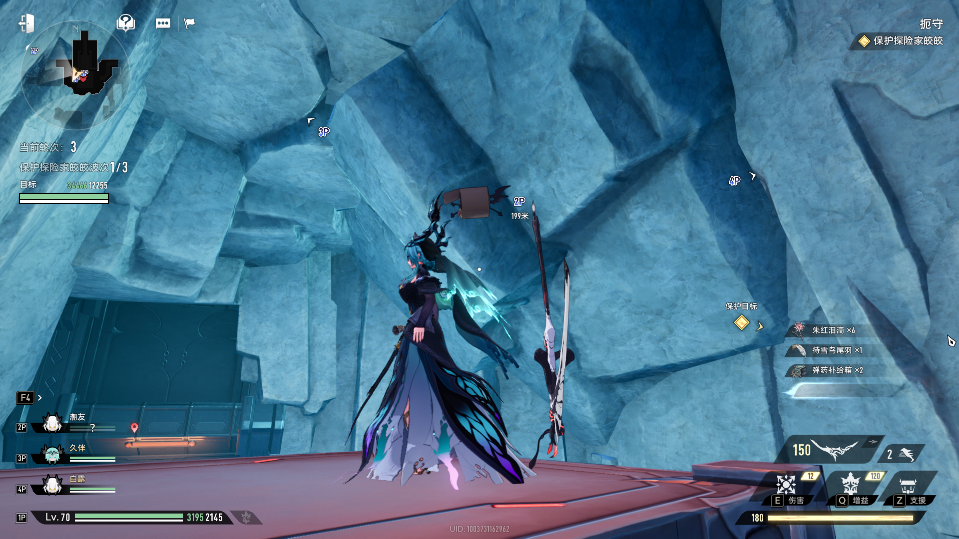Expand the party panel arrow
Viewport: 959px width, 539px height.
39,397
